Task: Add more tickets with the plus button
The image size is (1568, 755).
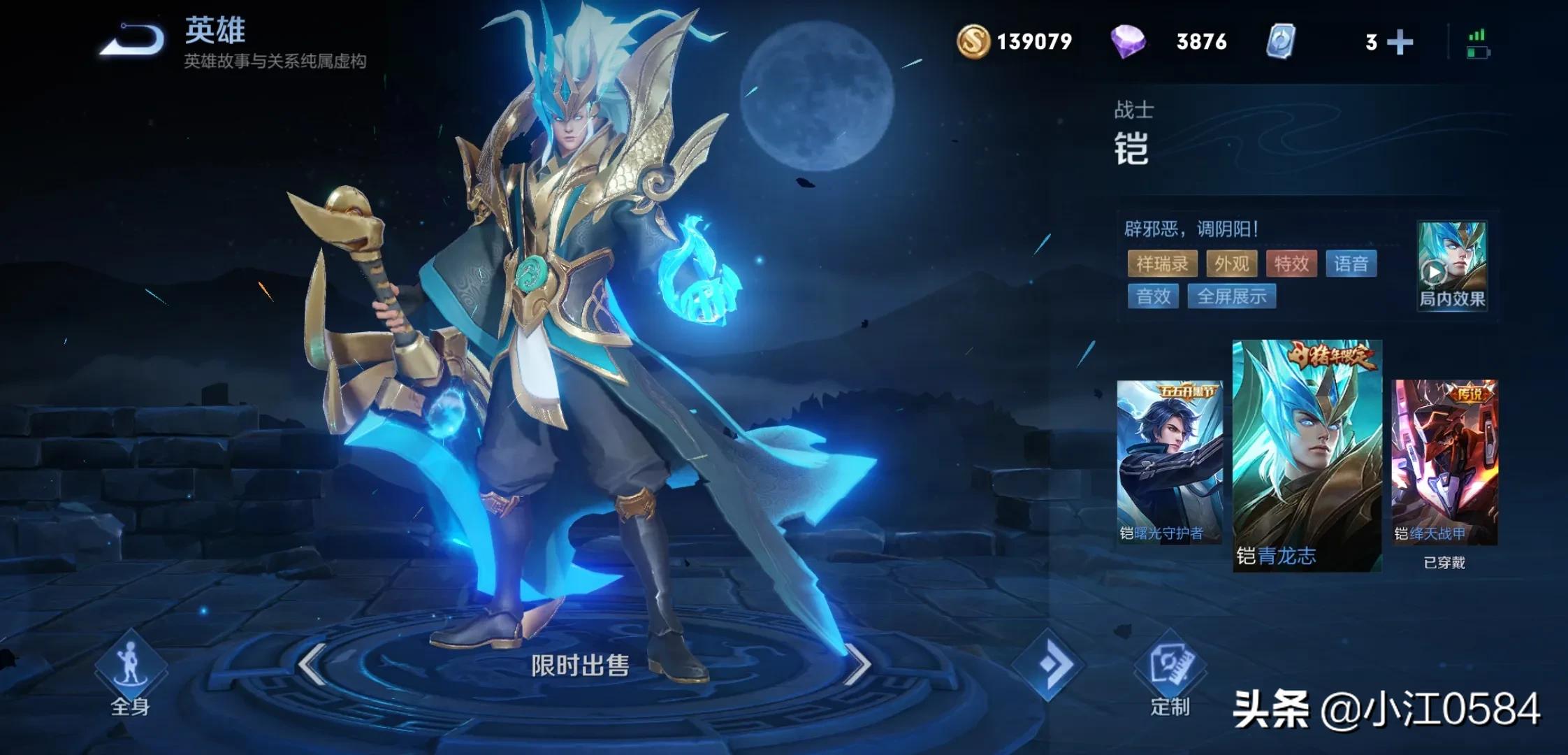Action: 1400,42
